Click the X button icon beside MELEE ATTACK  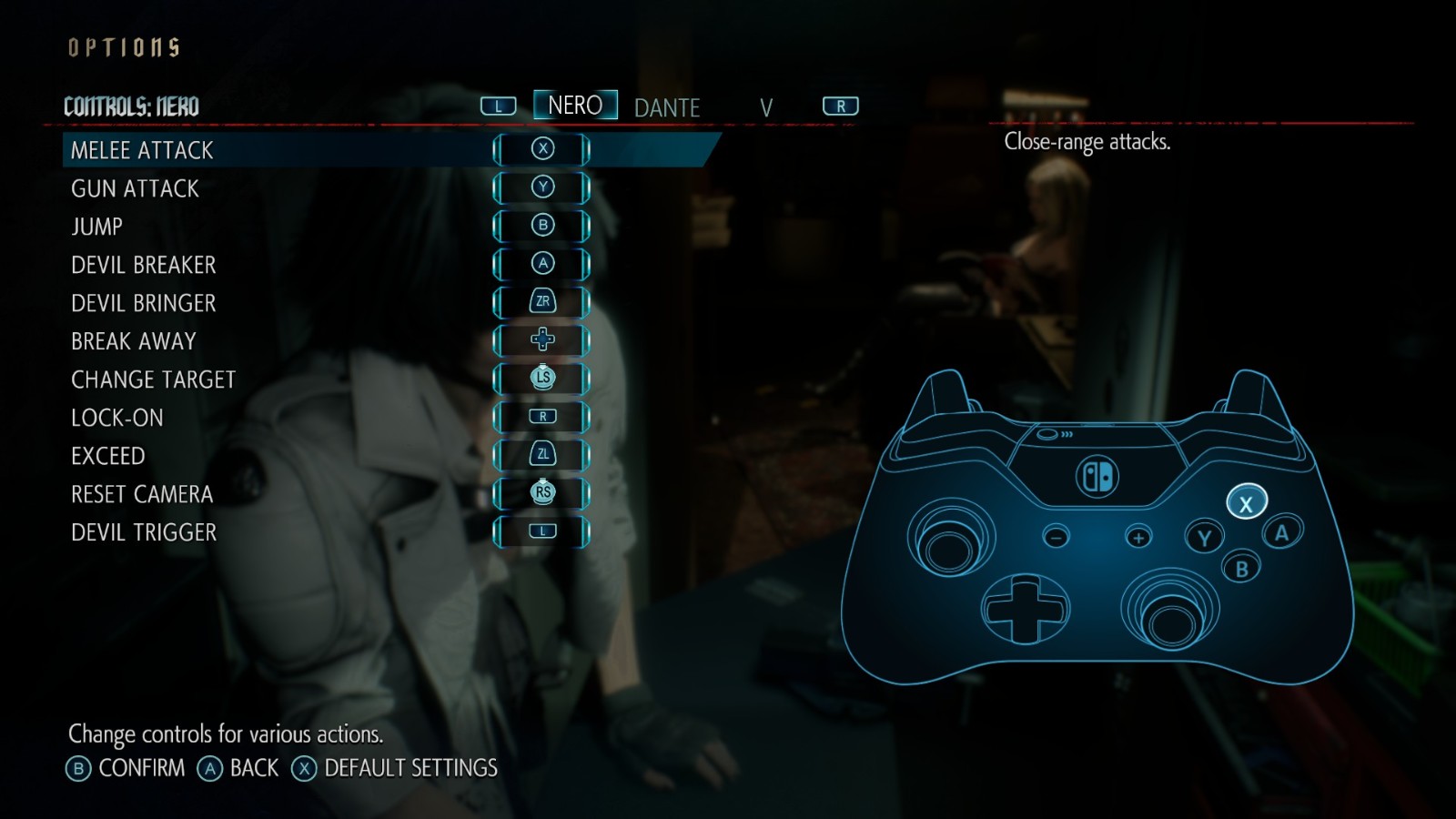tap(542, 149)
